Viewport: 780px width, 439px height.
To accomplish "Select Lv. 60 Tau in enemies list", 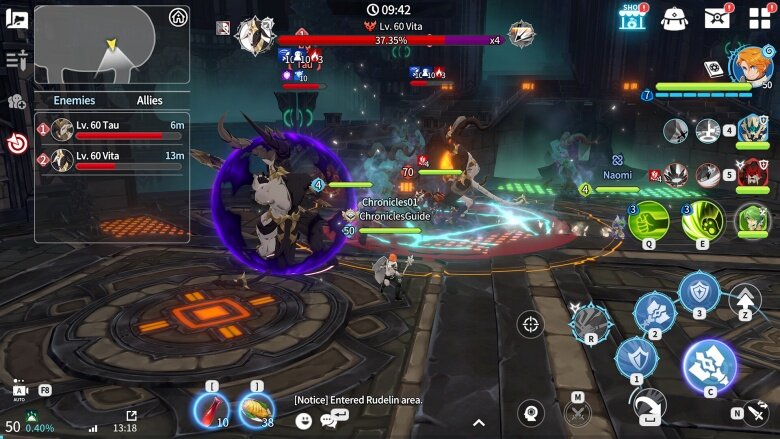I will click(112, 129).
